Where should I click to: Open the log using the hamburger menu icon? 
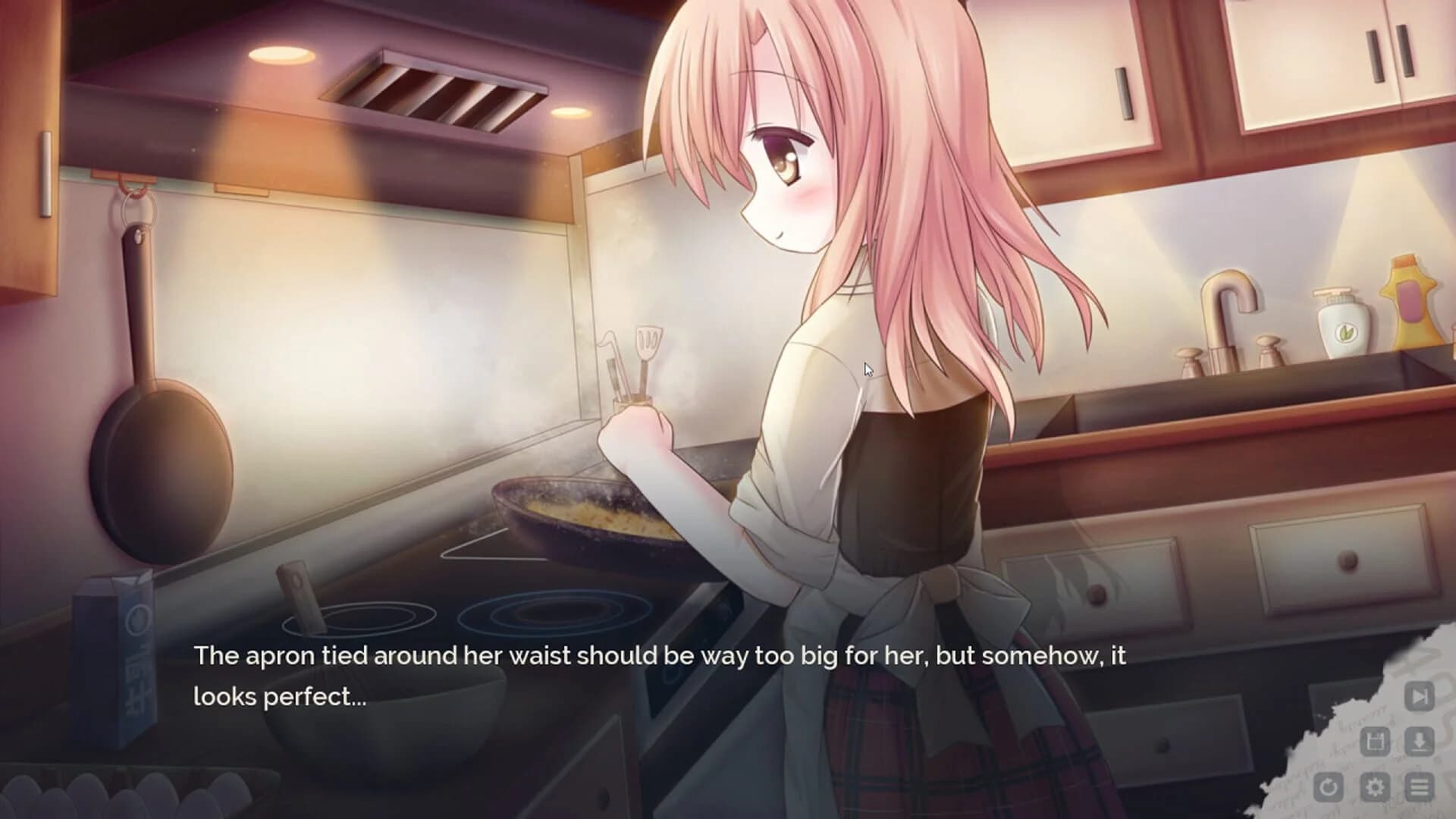1418,786
